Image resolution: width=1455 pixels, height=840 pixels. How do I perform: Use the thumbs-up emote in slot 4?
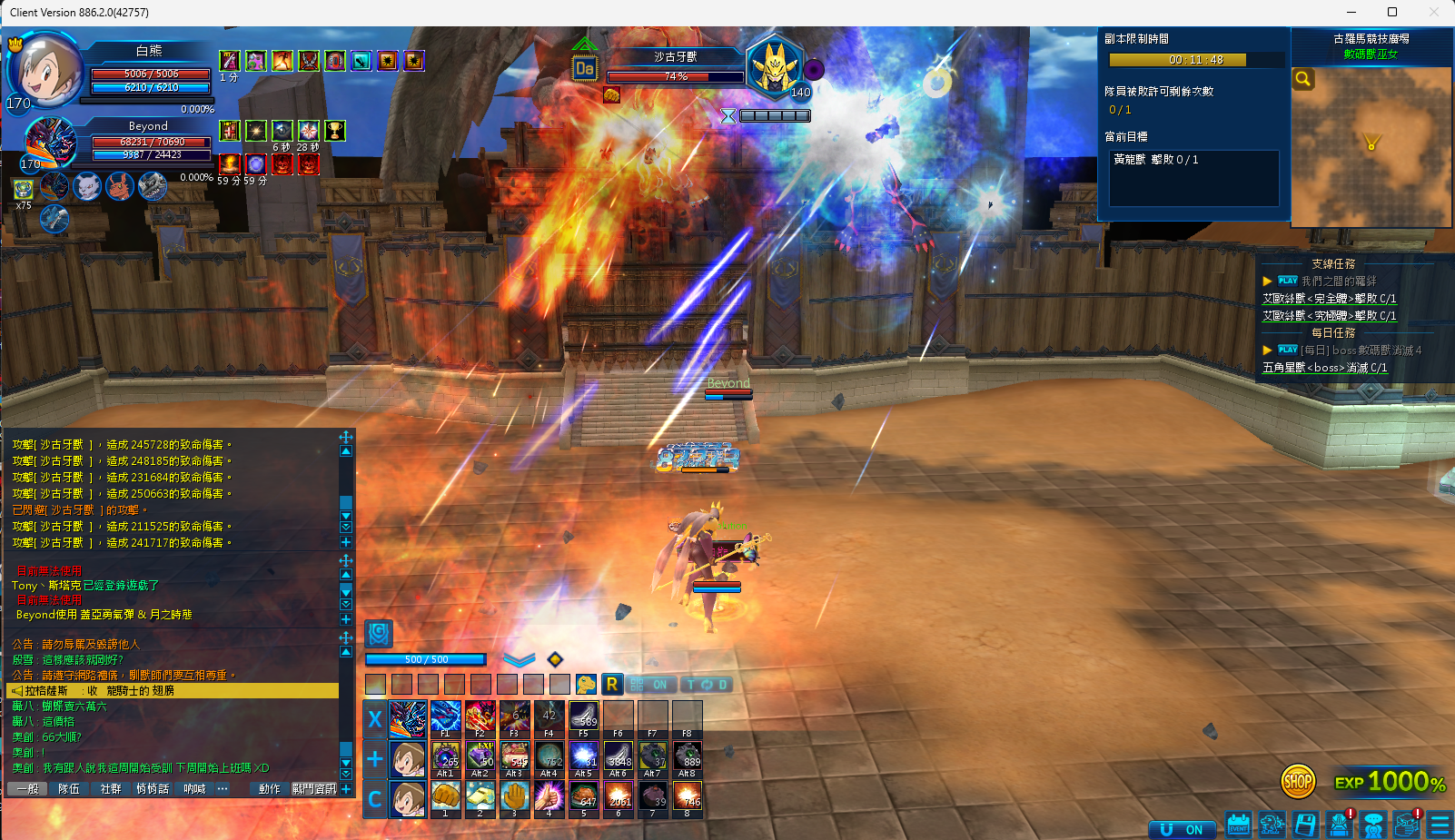pos(549,798)
